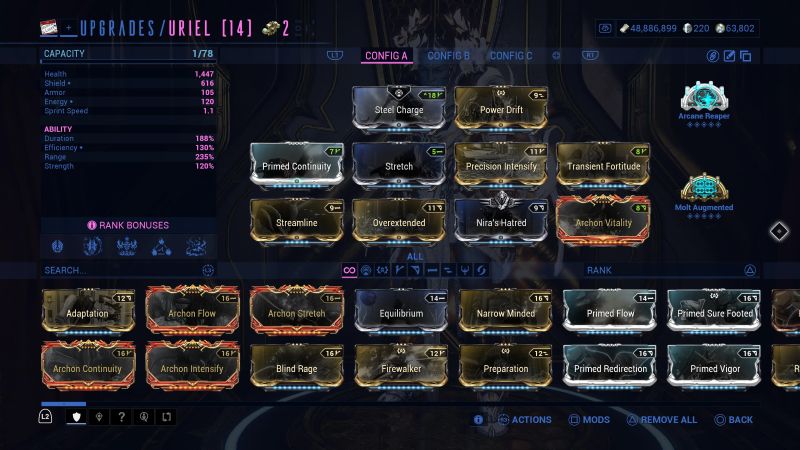Switch to the Config B tab
Screen dimensions: 800x450
pyautogui.click(x=448, y=56)
